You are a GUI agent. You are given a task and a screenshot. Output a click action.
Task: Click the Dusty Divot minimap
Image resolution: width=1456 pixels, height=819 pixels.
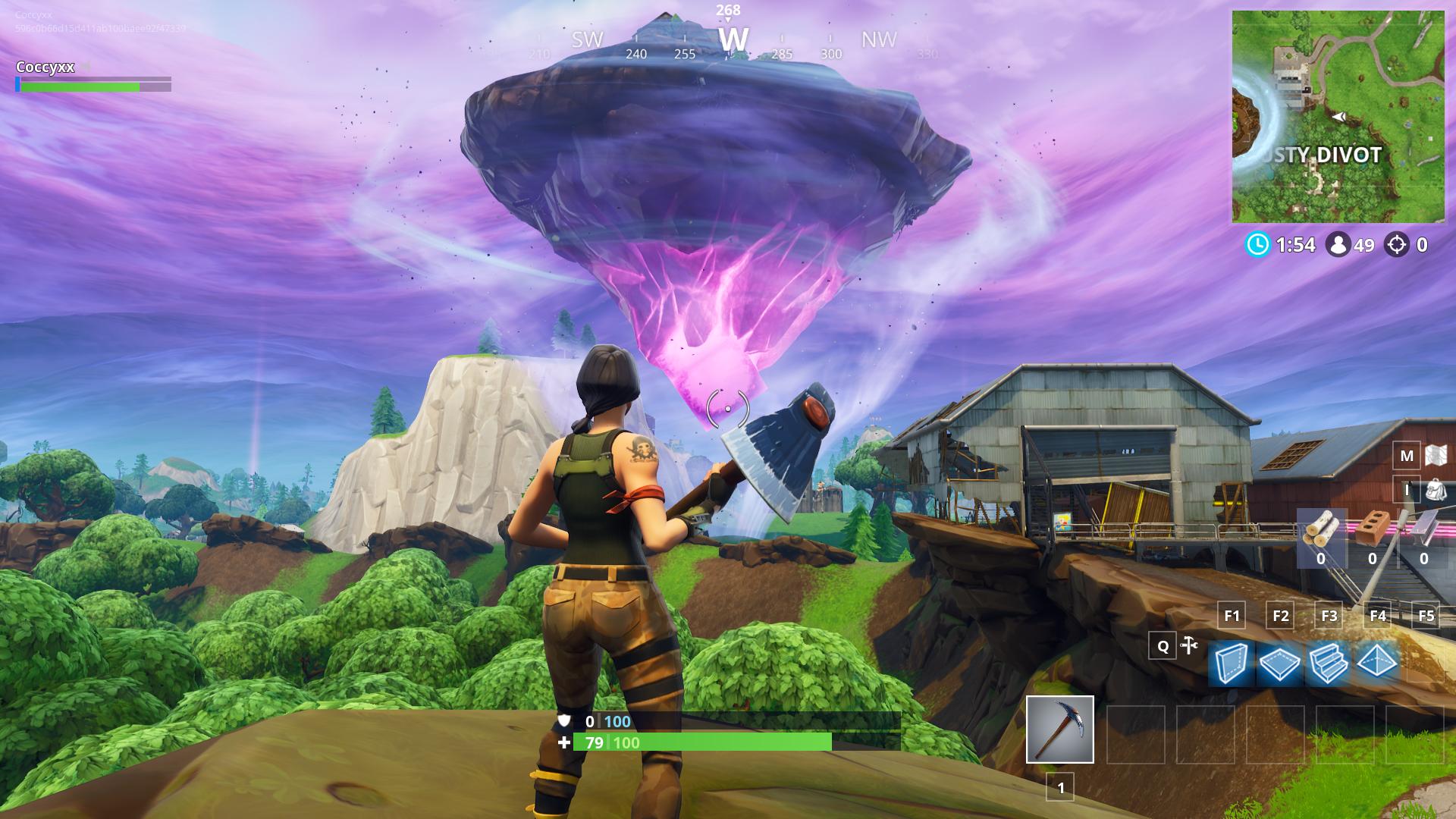1338,114
